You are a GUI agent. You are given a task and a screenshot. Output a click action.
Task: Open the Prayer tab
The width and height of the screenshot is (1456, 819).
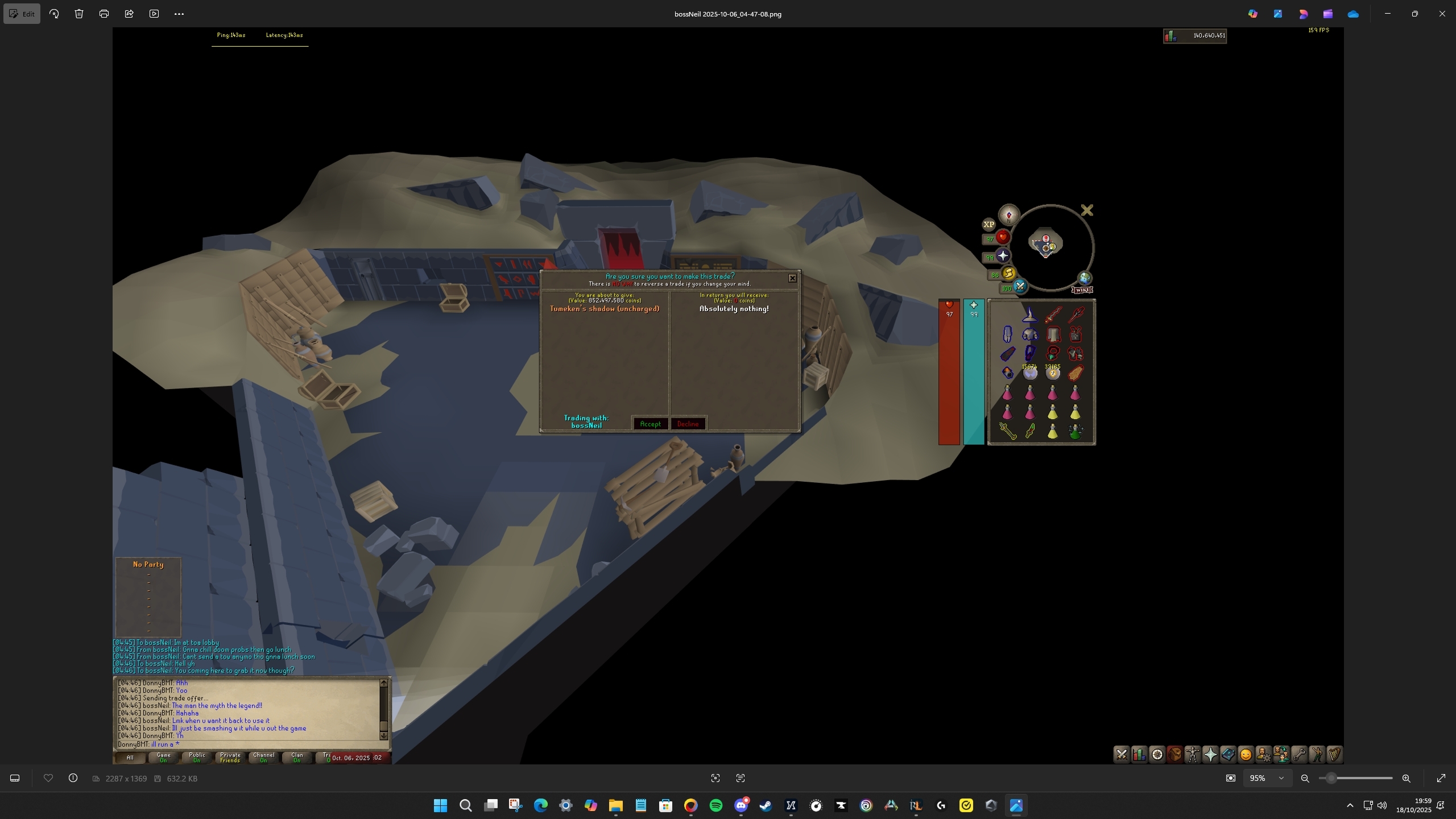(x=1210, y=755)
